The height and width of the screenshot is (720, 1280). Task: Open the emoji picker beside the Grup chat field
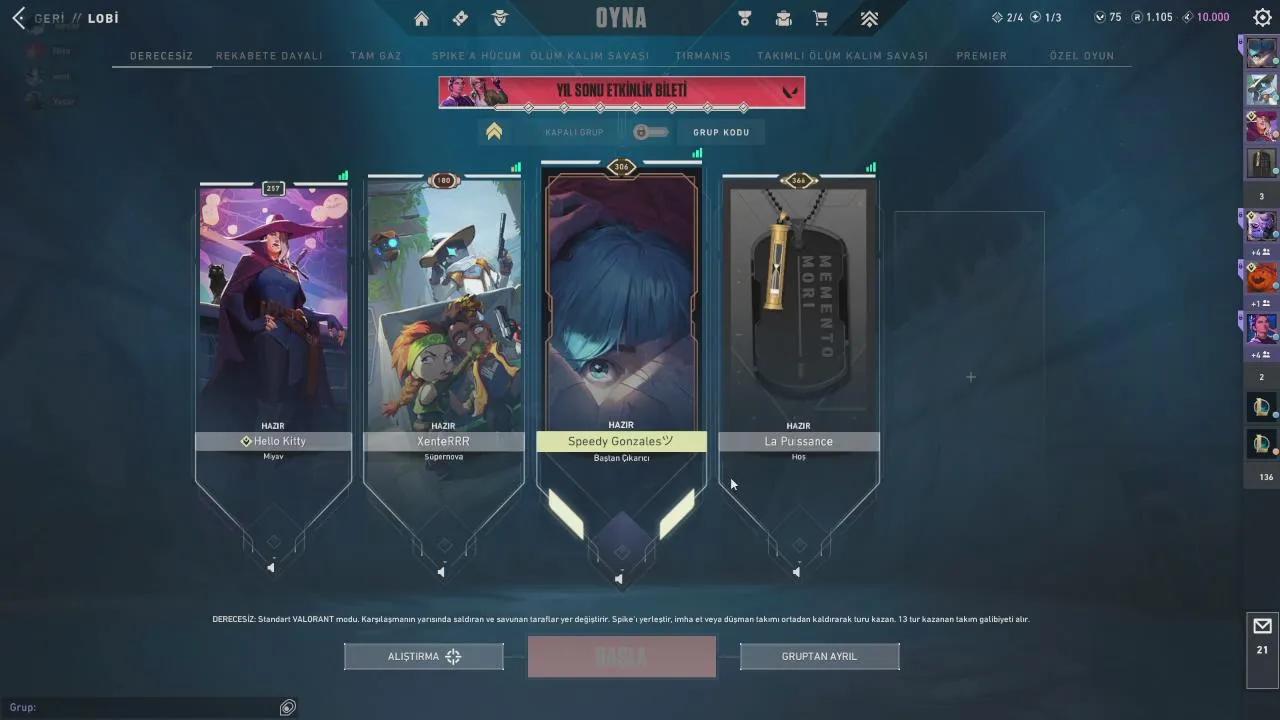click(x=287, y=707)
